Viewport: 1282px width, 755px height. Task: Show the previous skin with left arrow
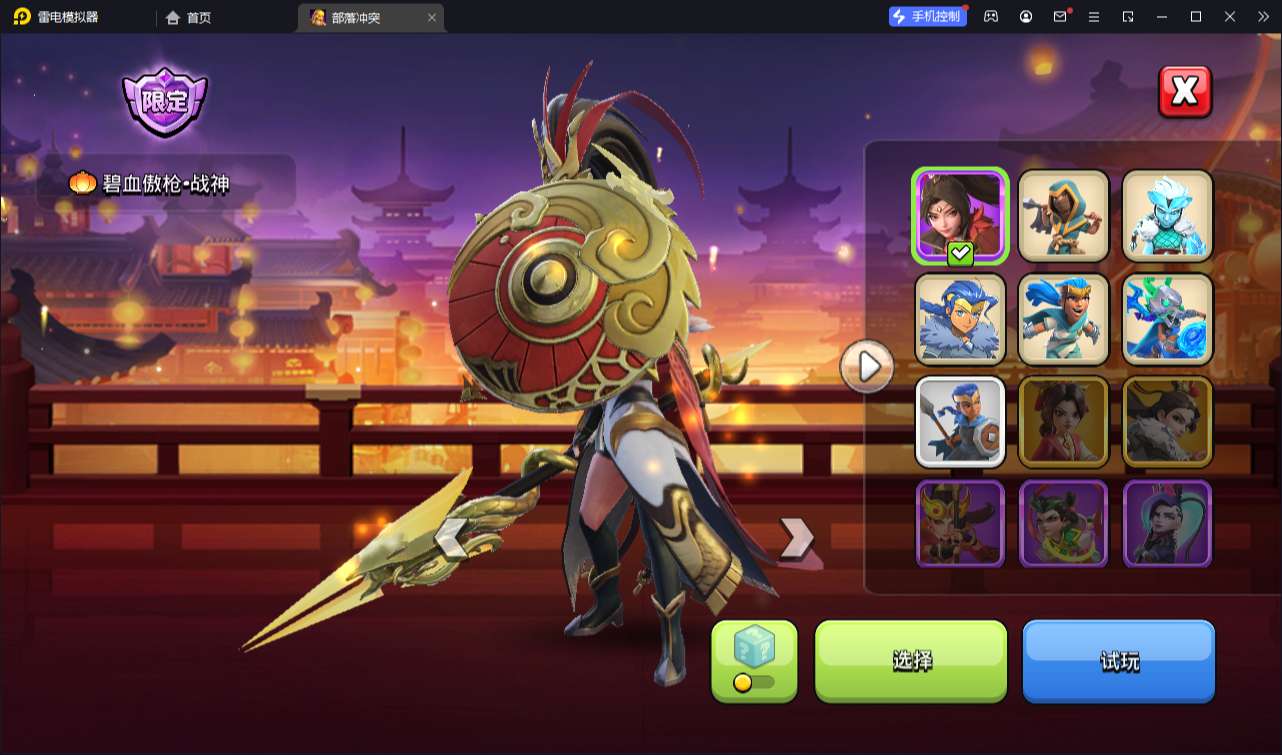(x=450, y=538)
